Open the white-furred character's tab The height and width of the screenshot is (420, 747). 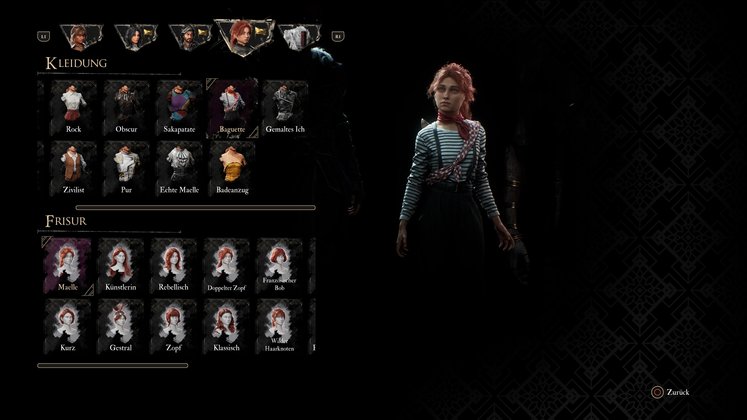(x=296, y=38)
